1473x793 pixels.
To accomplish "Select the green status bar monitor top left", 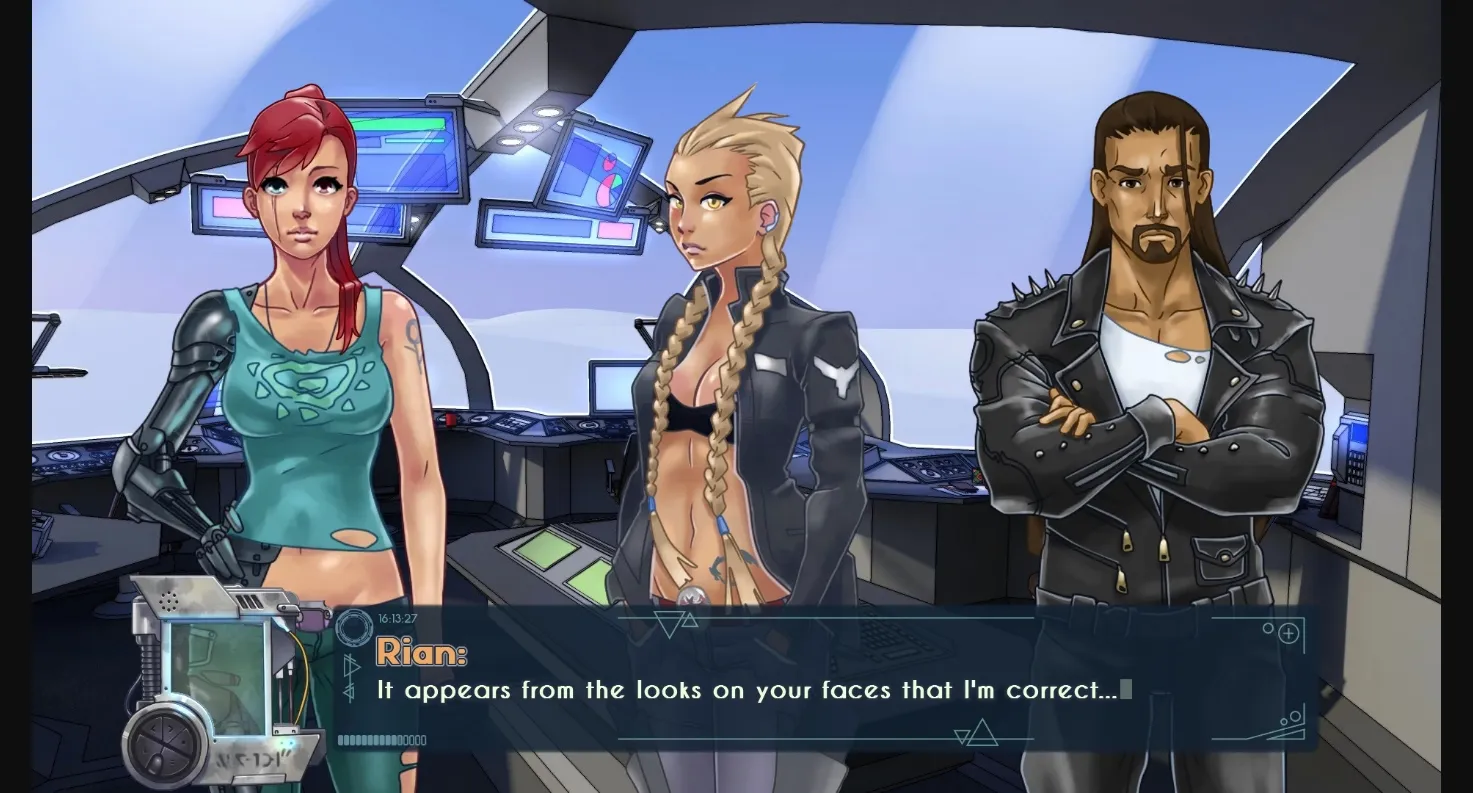I will [x=400, y=122].
